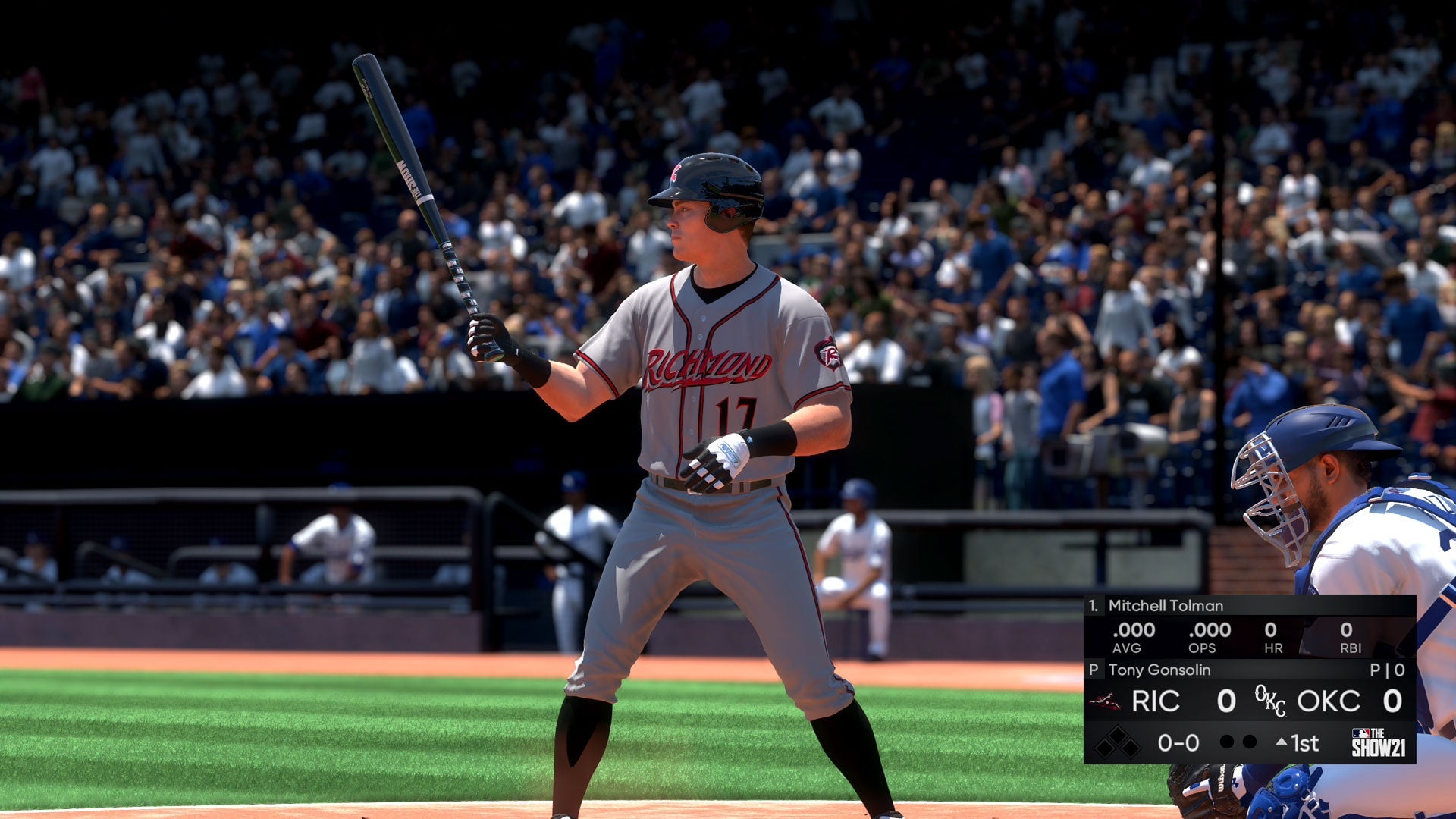Viewport: 1456px width, 819px height.
Task: Select the top-of-inning arrow icon
Action: point(1282,741)
